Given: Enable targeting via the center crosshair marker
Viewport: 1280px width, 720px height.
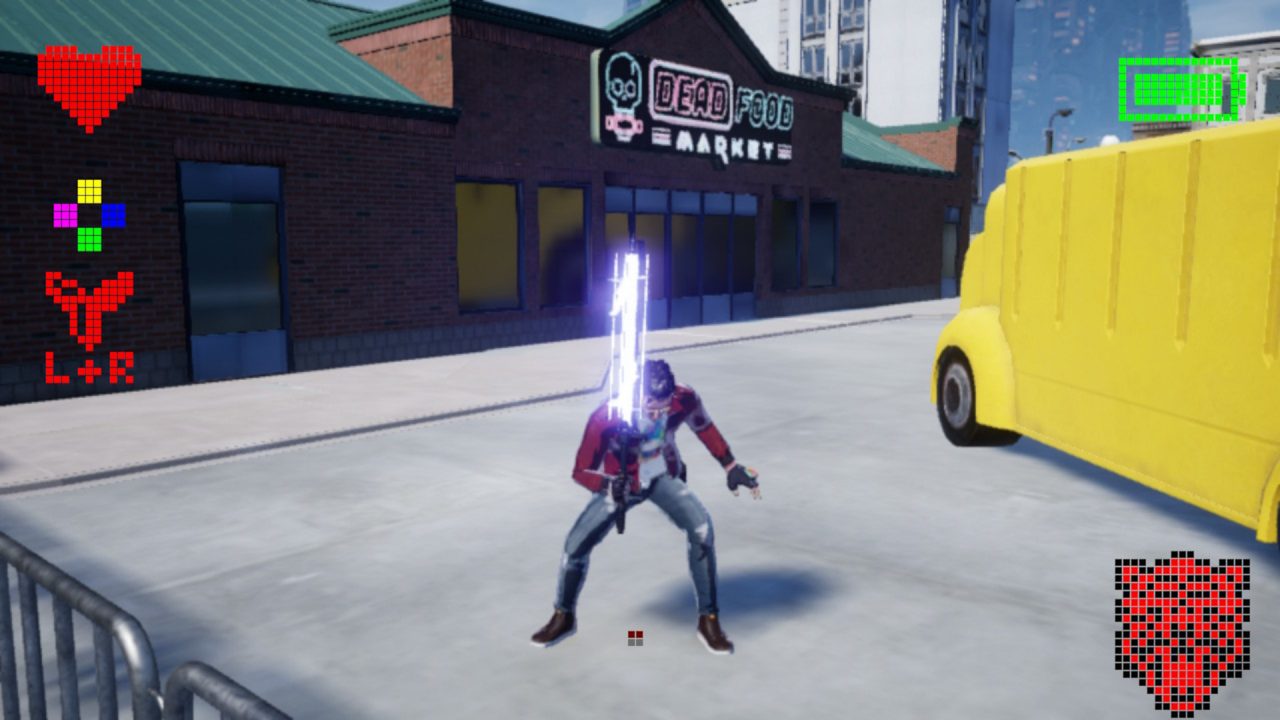Looking at the screenshot, I should pos(634,634).
